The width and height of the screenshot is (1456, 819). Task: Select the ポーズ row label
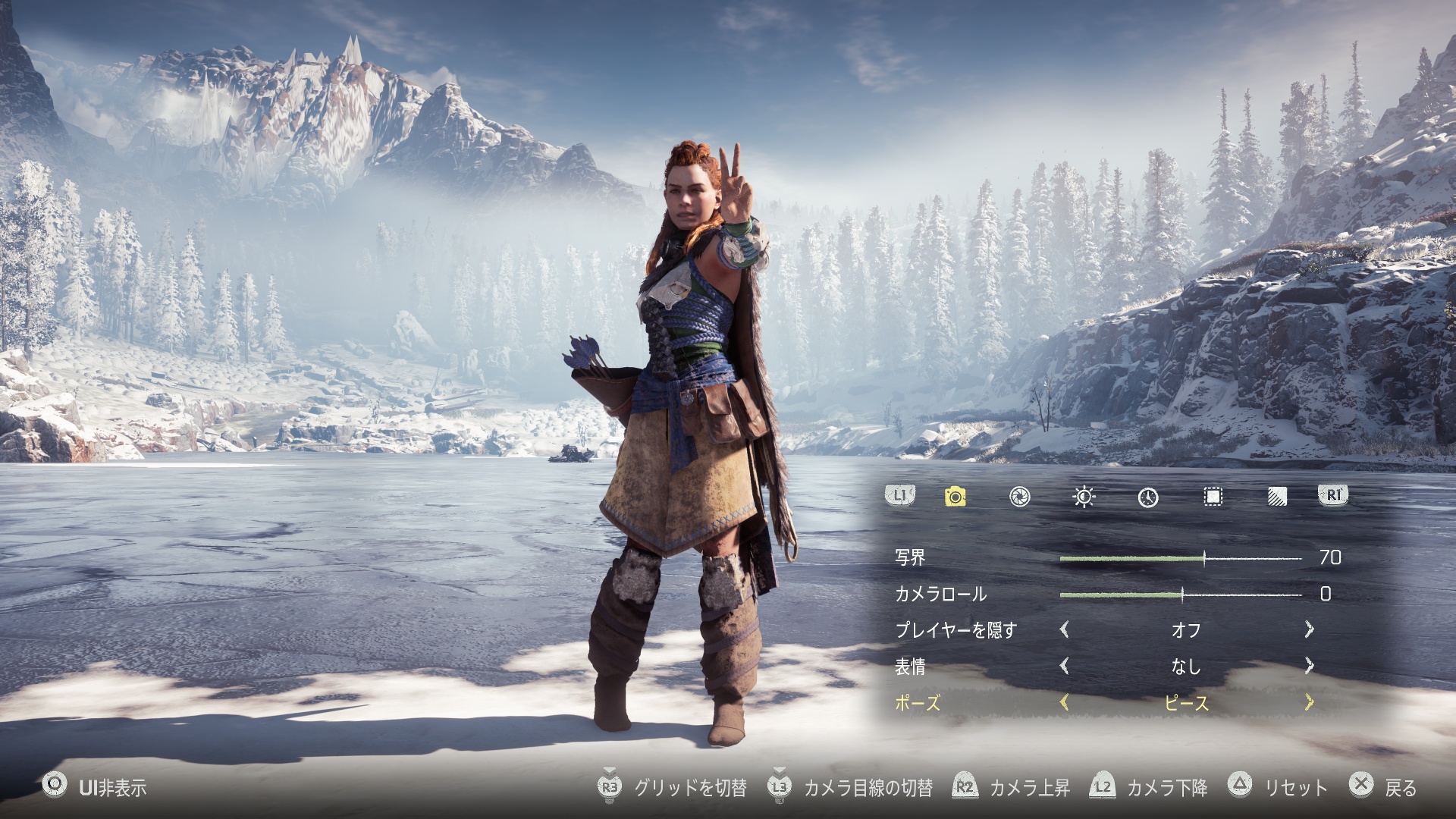point(918,703)
